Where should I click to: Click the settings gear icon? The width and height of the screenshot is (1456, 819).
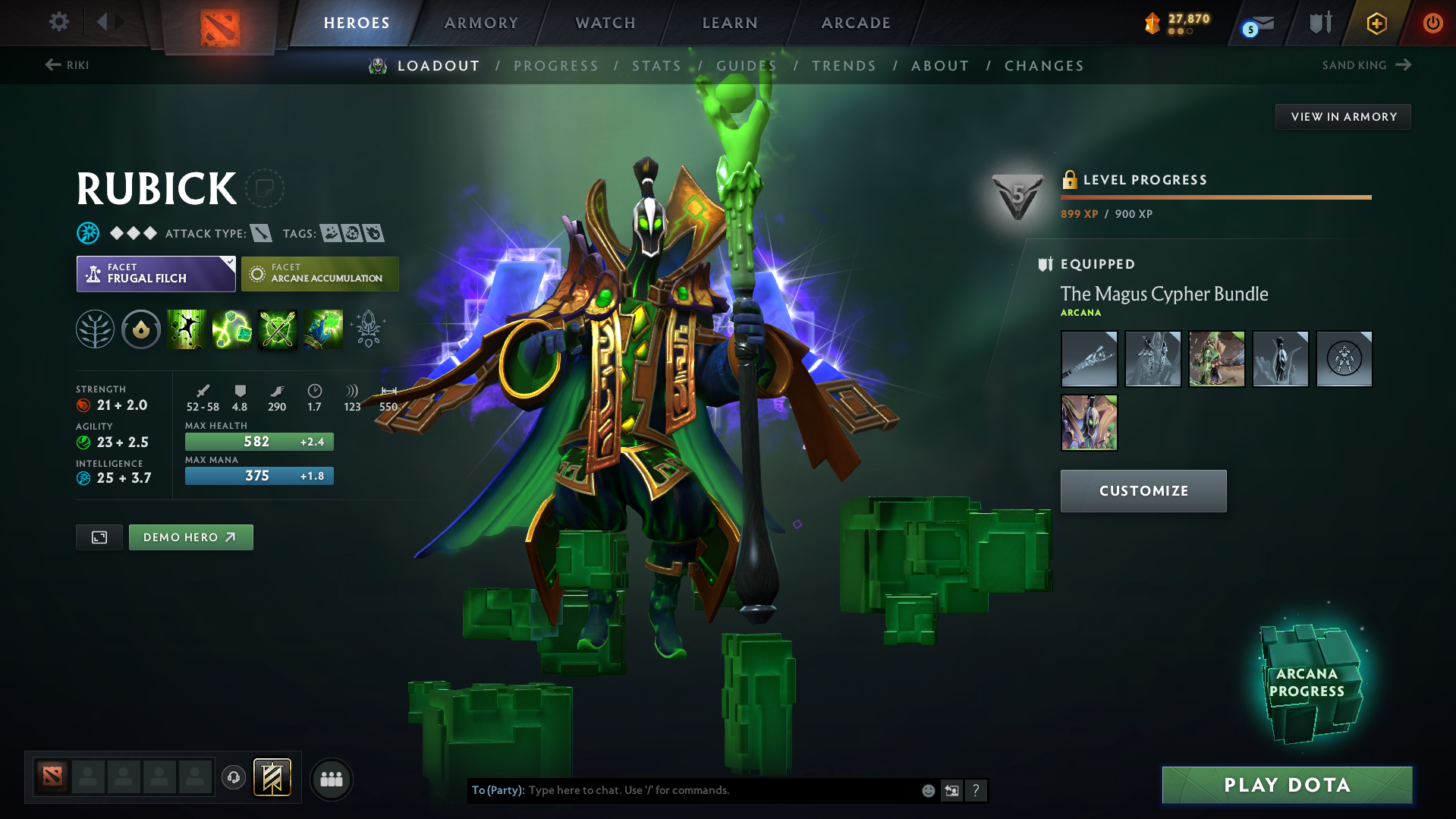point(58,22)
